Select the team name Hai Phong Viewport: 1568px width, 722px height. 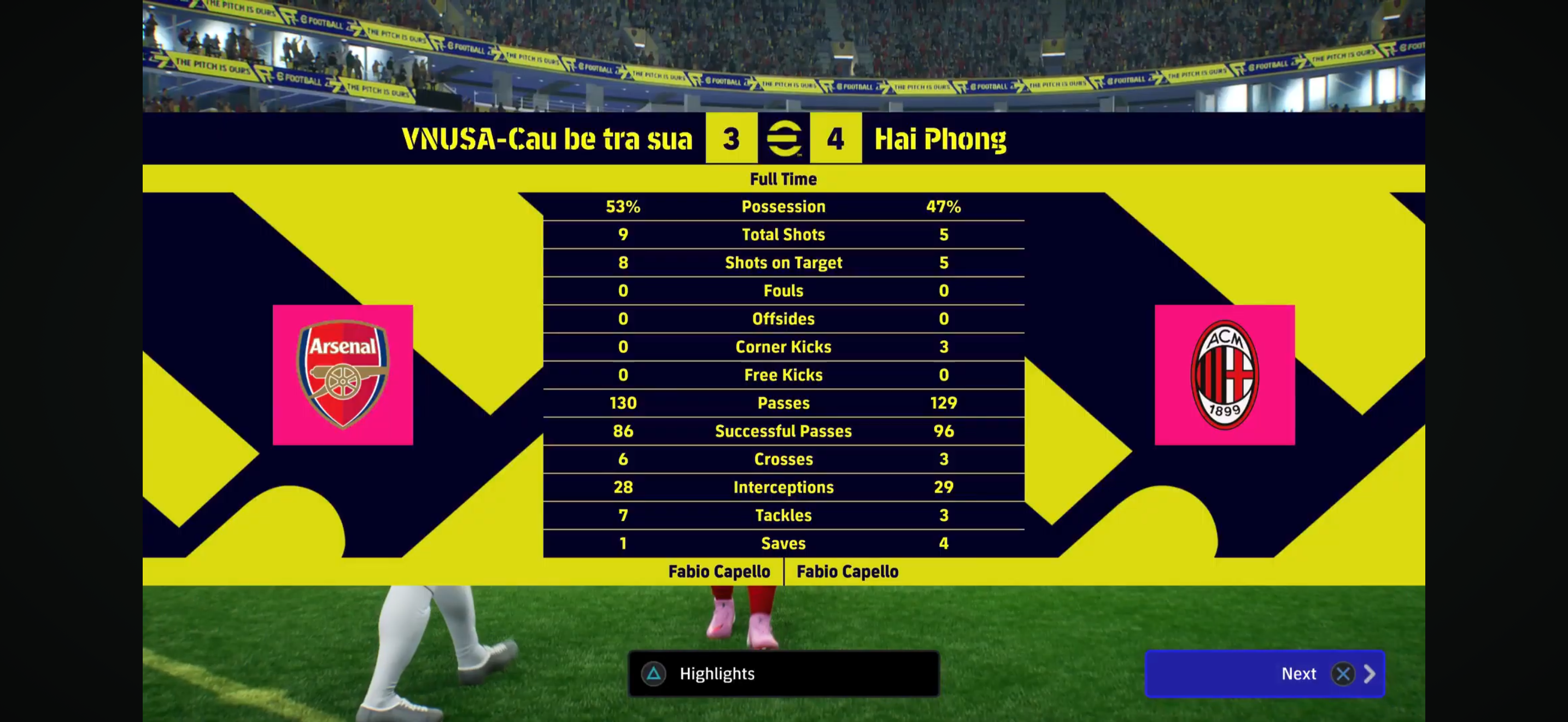pos(940,139)
